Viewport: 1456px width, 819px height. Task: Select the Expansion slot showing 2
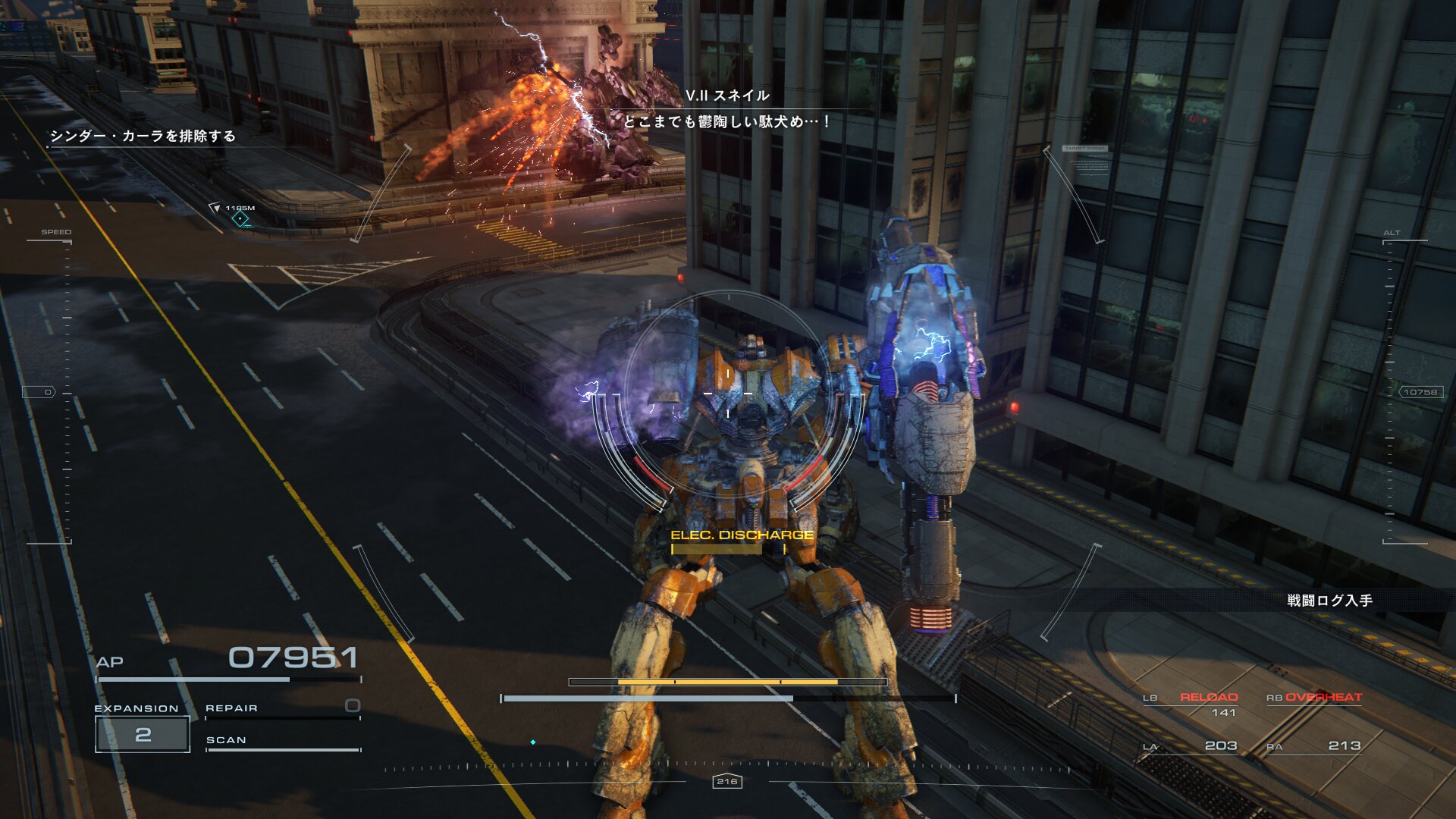(143, 734)
